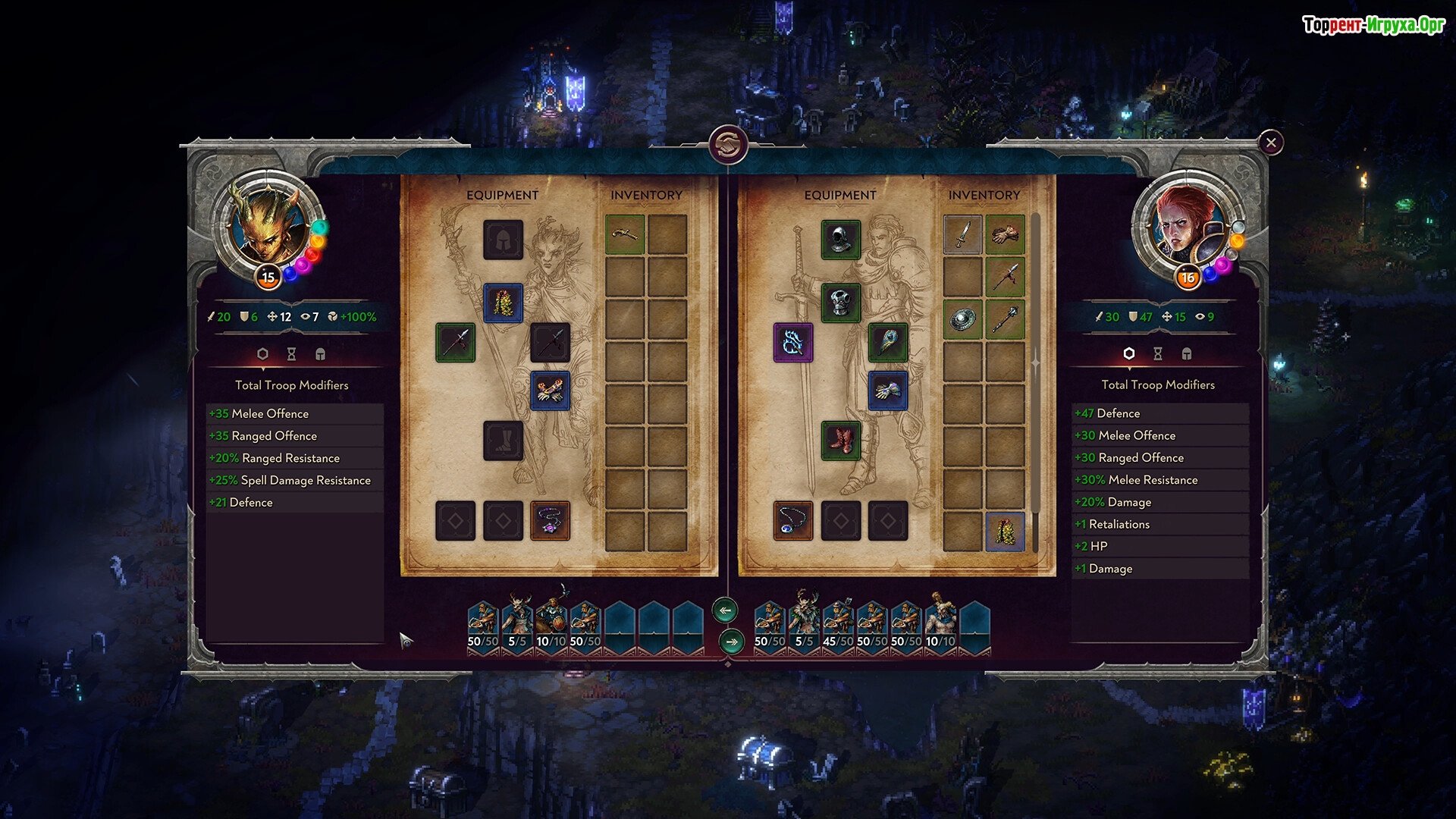Select the right hero's blue rune weapon

[x=793, y=343]
